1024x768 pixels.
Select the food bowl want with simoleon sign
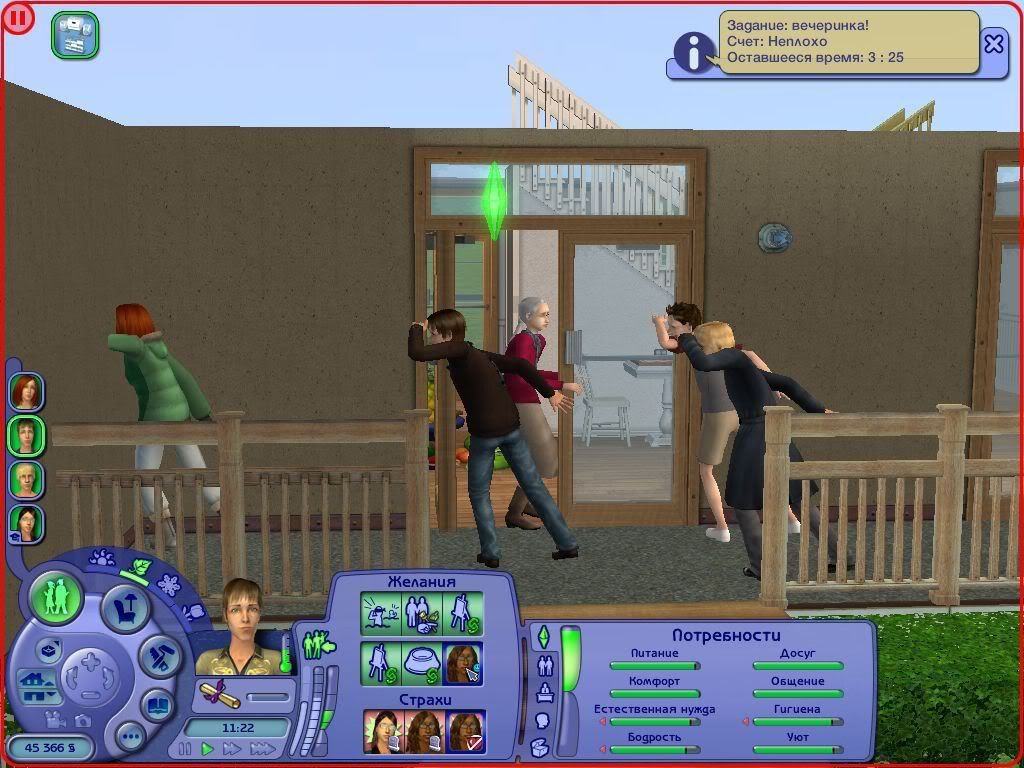pos(421,663)
